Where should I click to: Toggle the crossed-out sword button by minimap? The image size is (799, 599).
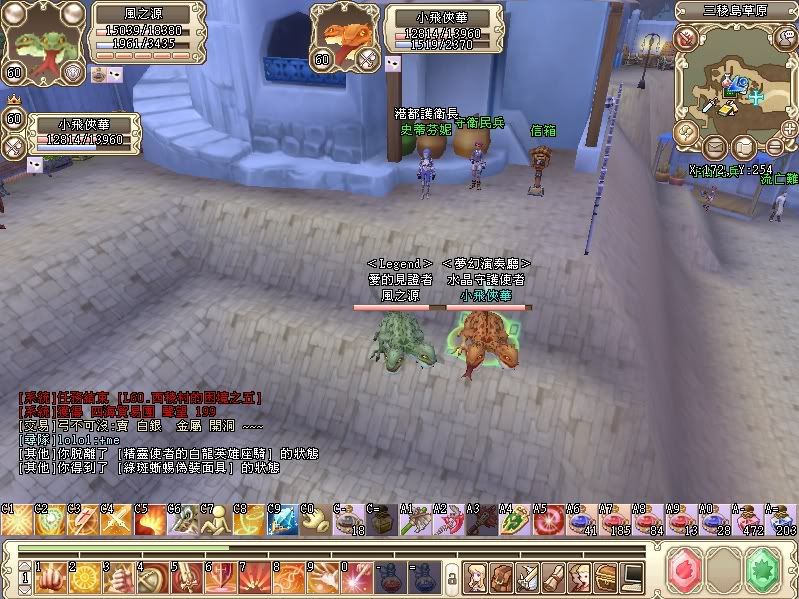pos(686,38)
